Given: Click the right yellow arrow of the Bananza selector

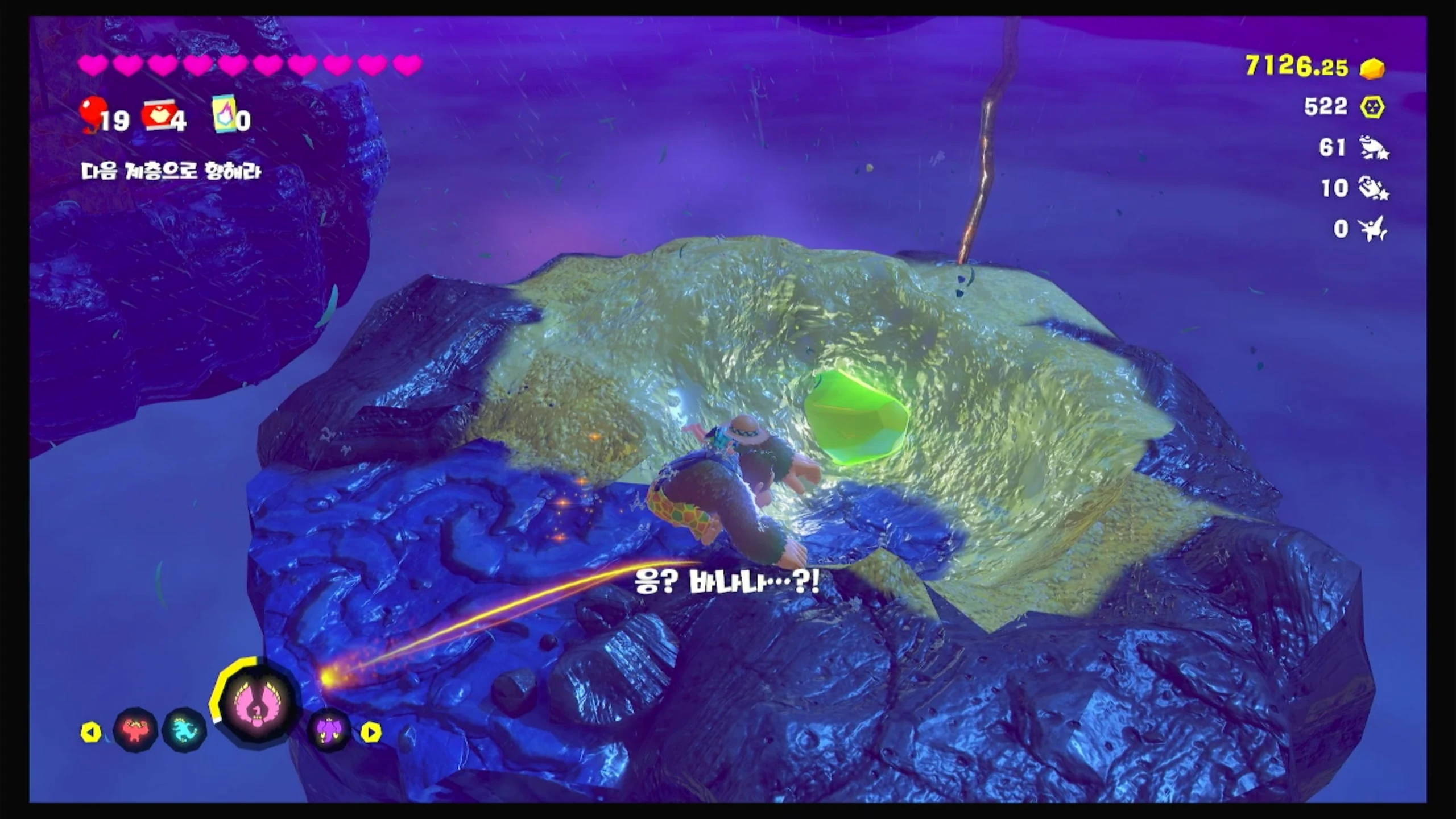Looking at the screenshot, I should (371, 733).
